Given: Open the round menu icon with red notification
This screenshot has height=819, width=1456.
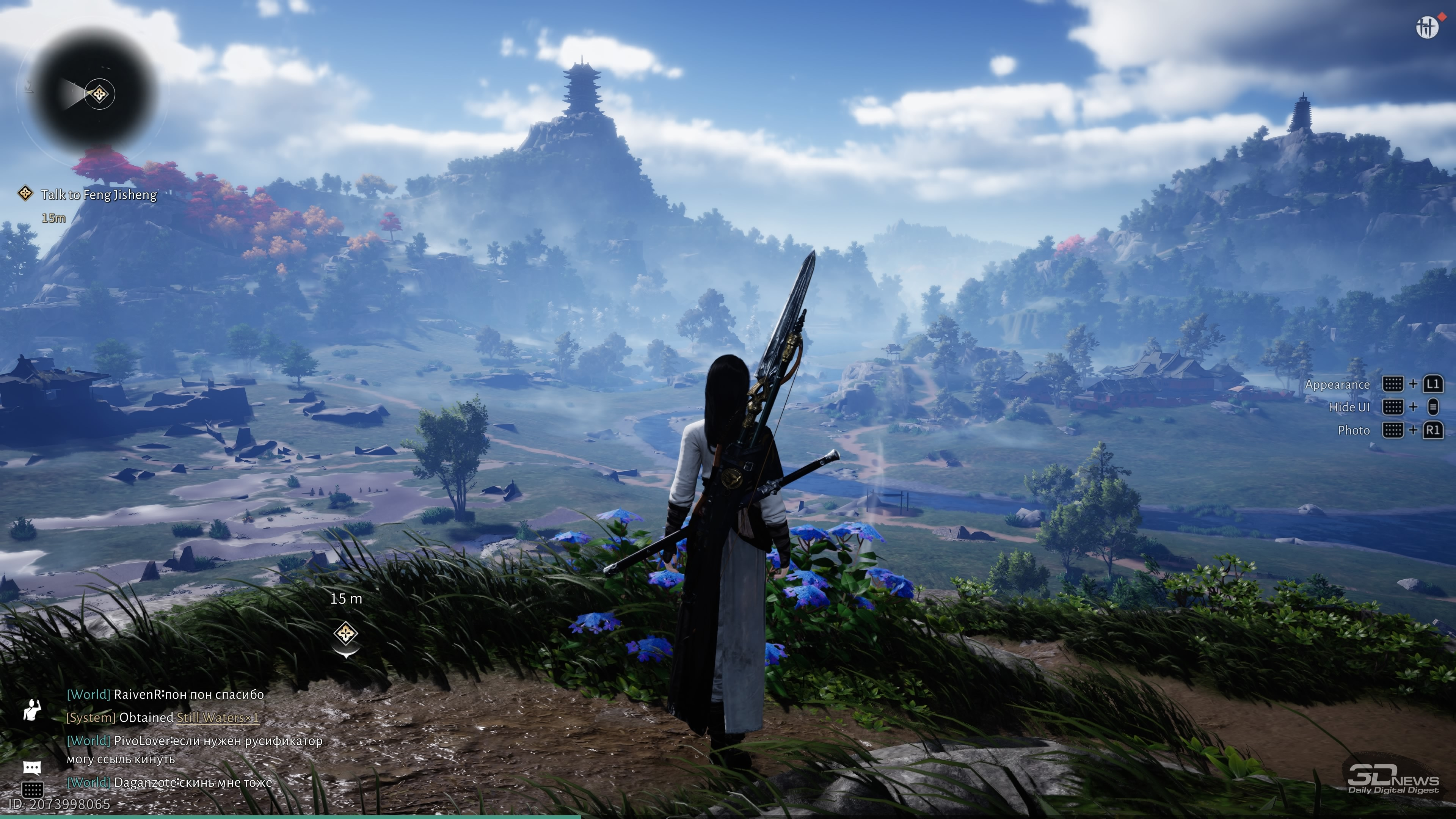Looking at the screenshot, I should 1426,27.
